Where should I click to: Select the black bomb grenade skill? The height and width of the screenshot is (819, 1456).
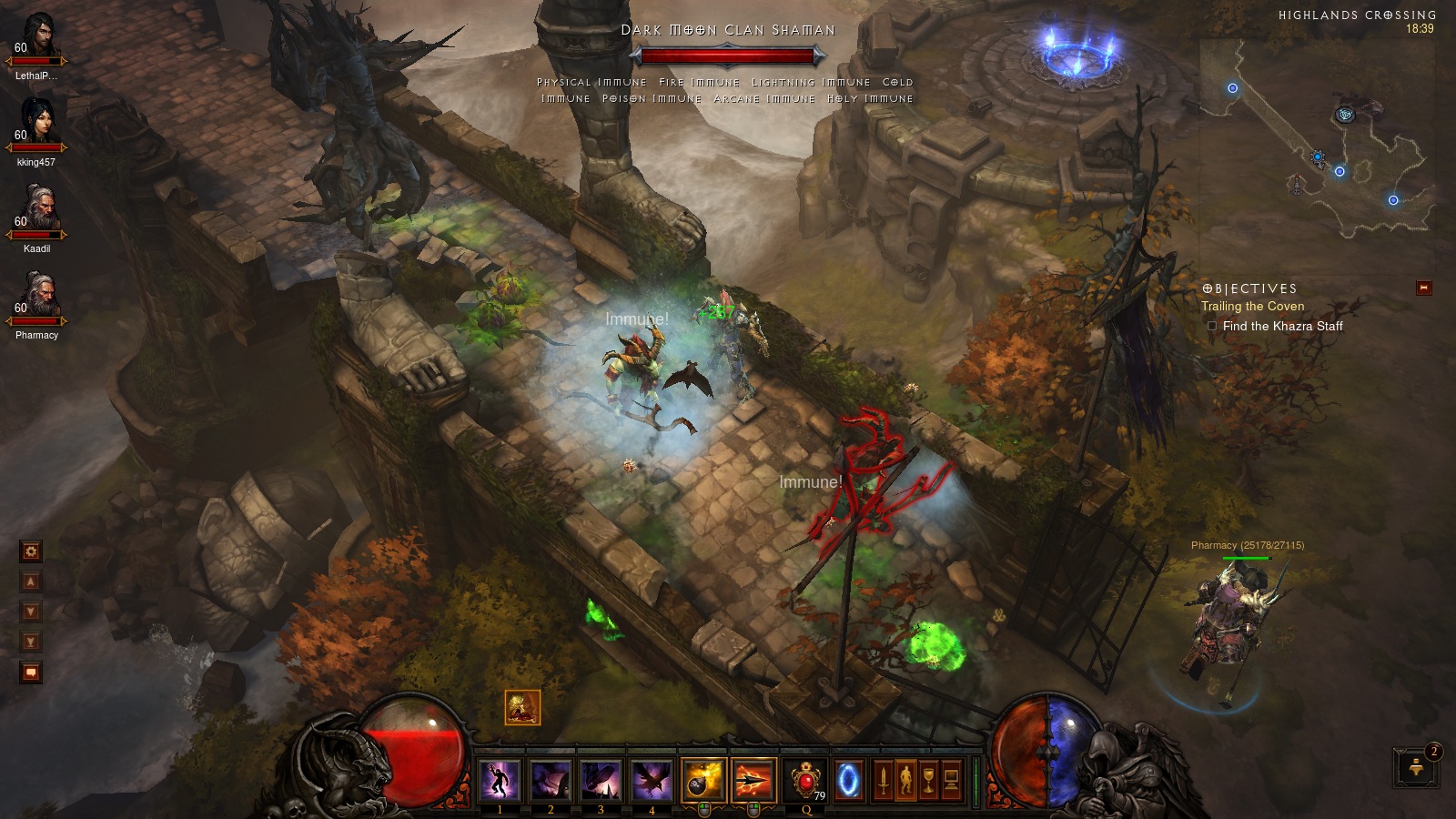point(703,781)
